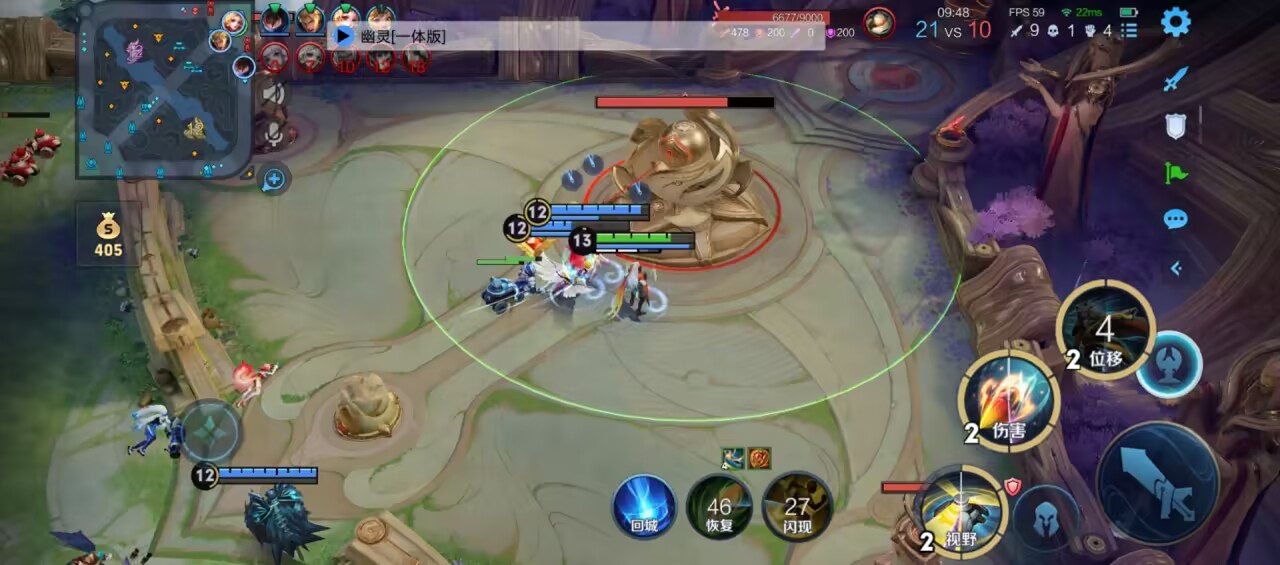
Task: Toggle the microphone voice chat
Action: click(x=273, y=135)
